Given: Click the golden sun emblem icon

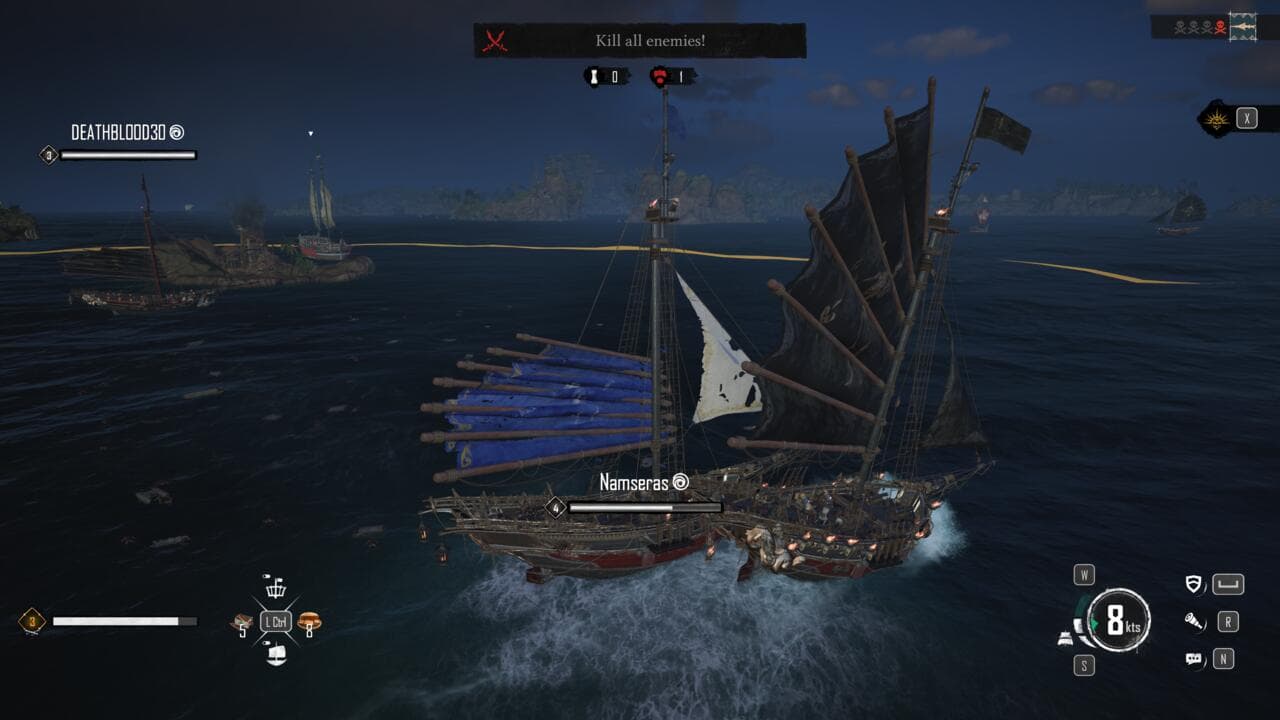Looking at the screenshot, I should click(x=1217, y=118).
